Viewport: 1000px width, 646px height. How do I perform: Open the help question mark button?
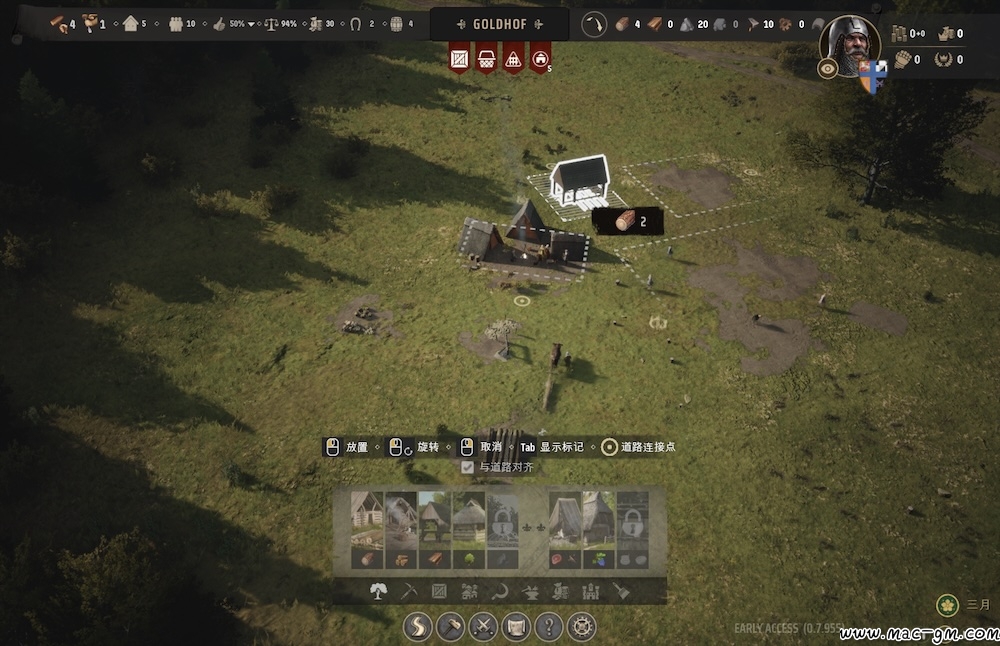point(548,627)
